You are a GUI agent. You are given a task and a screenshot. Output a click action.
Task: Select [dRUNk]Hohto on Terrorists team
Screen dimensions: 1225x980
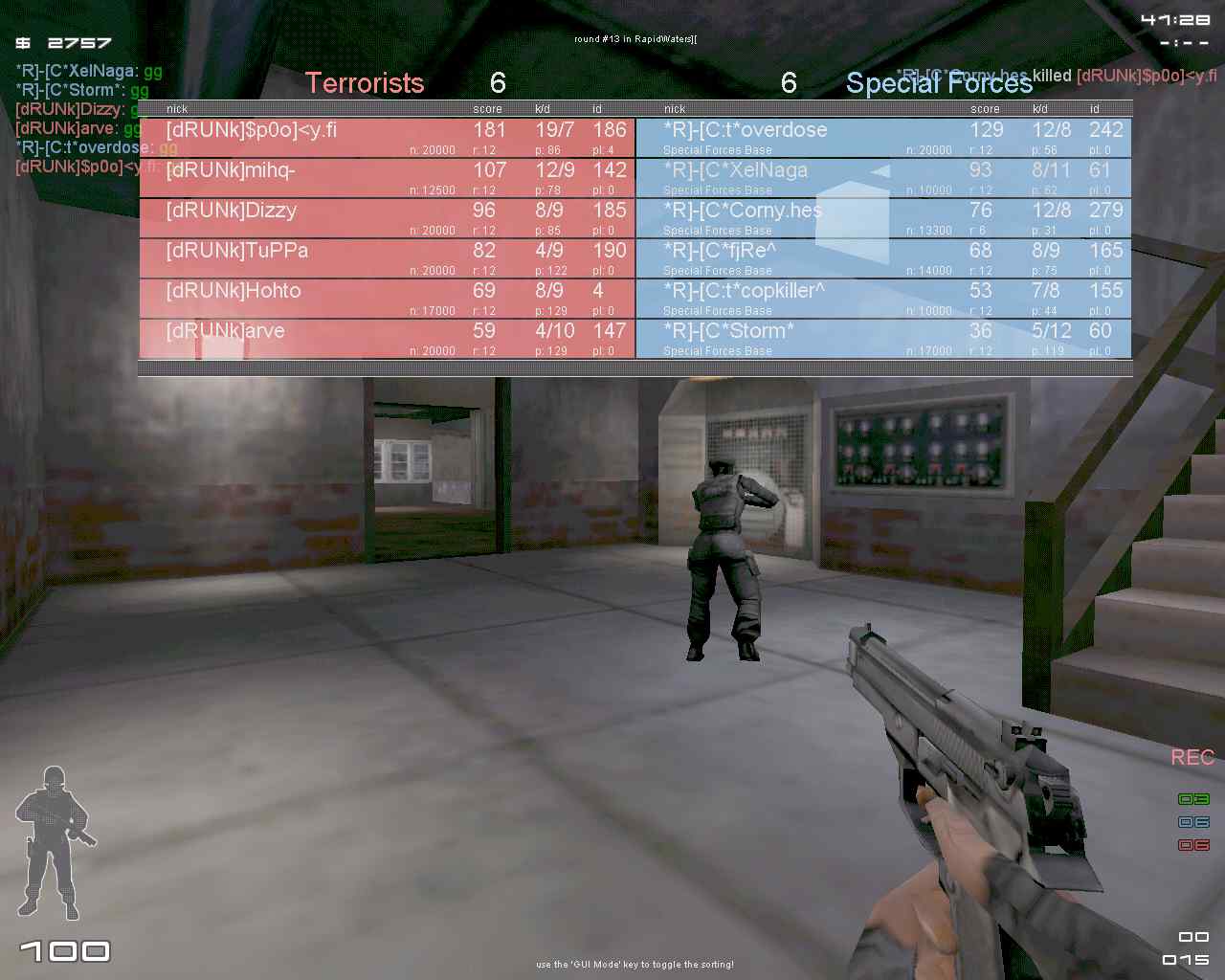tap(387, 298)
